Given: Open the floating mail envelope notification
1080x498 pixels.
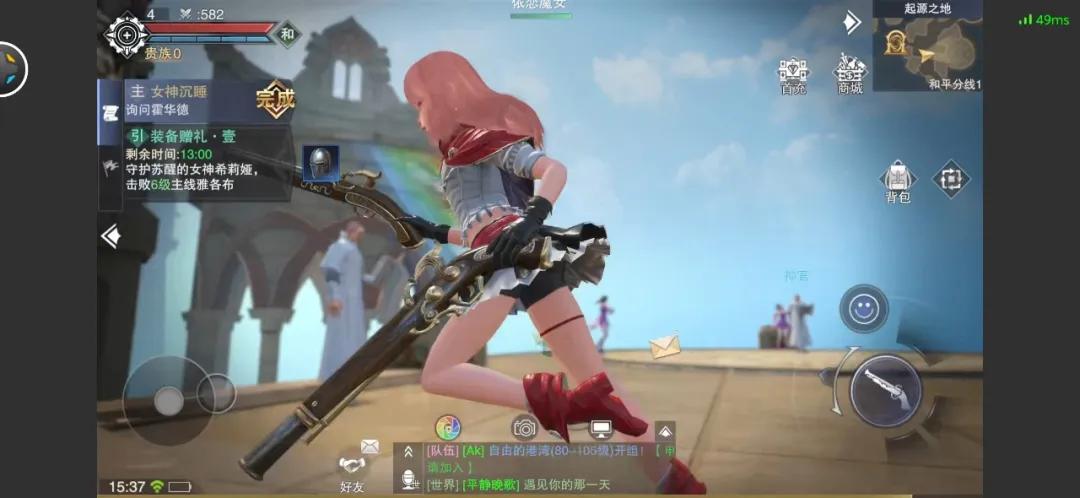Looking at the screenshot, I should (x=664, y=346).
